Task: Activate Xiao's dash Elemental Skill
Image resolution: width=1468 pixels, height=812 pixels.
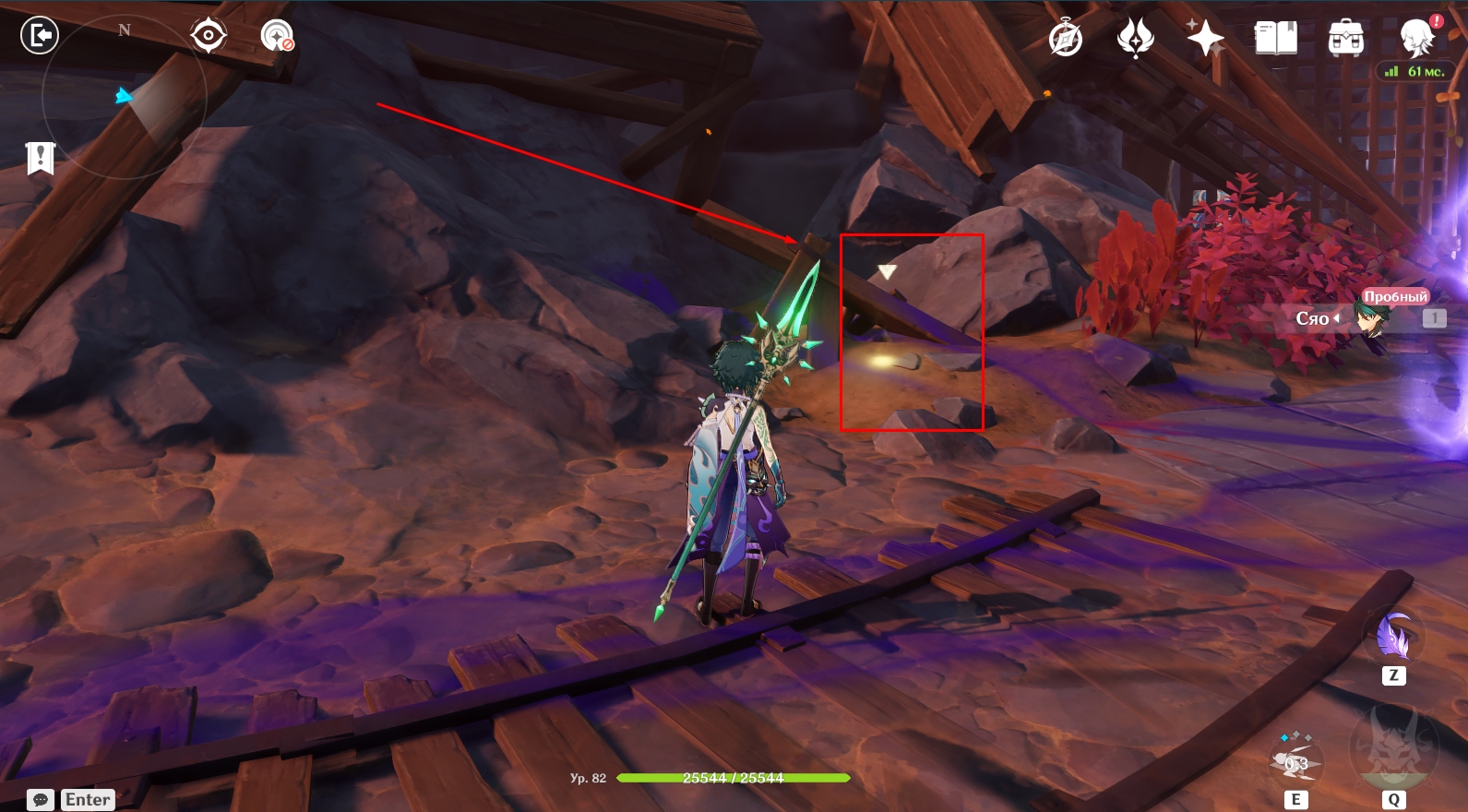Action: click(1295, 762)
